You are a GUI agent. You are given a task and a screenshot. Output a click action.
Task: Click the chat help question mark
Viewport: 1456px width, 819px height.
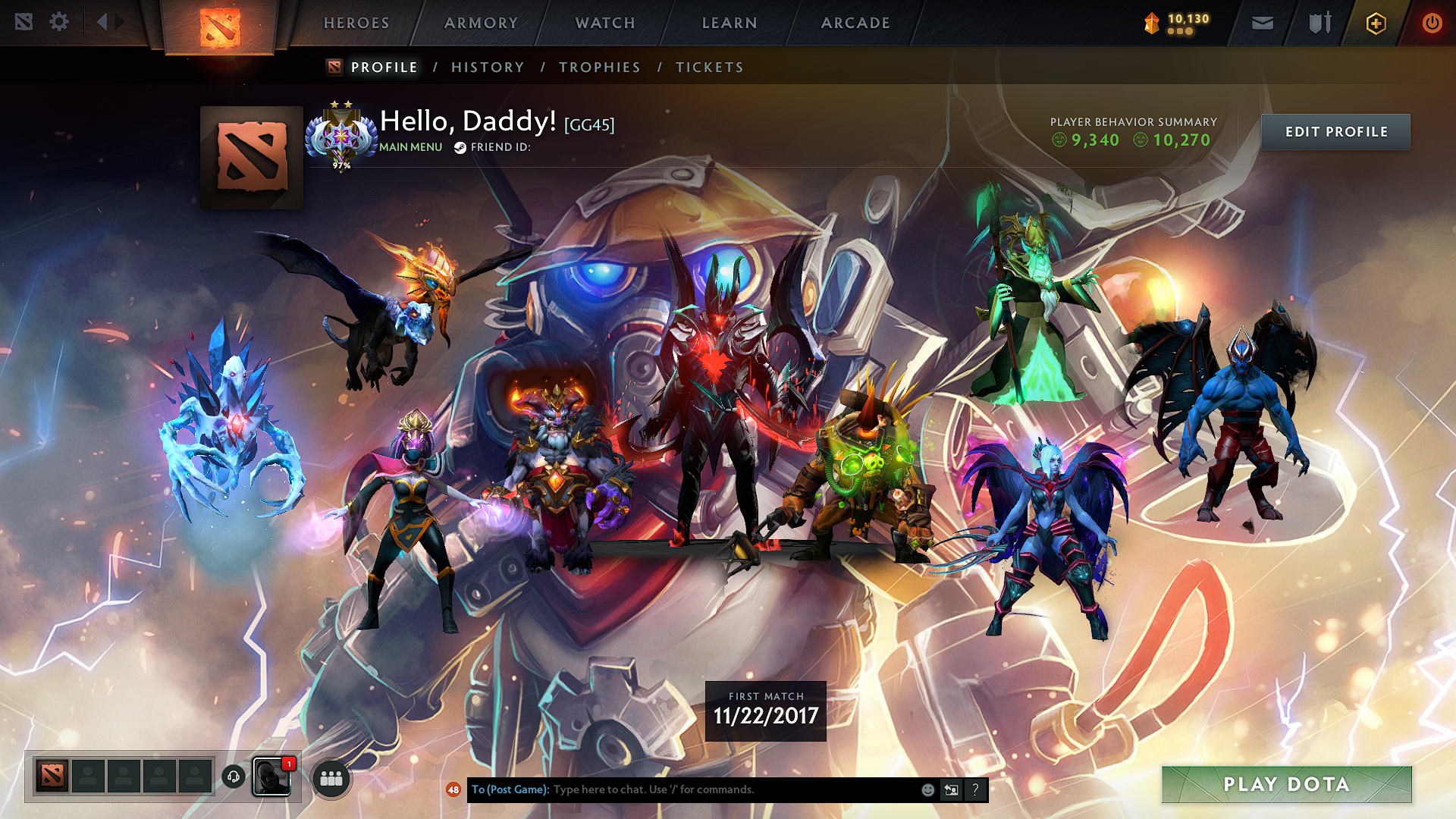(975, 789)
